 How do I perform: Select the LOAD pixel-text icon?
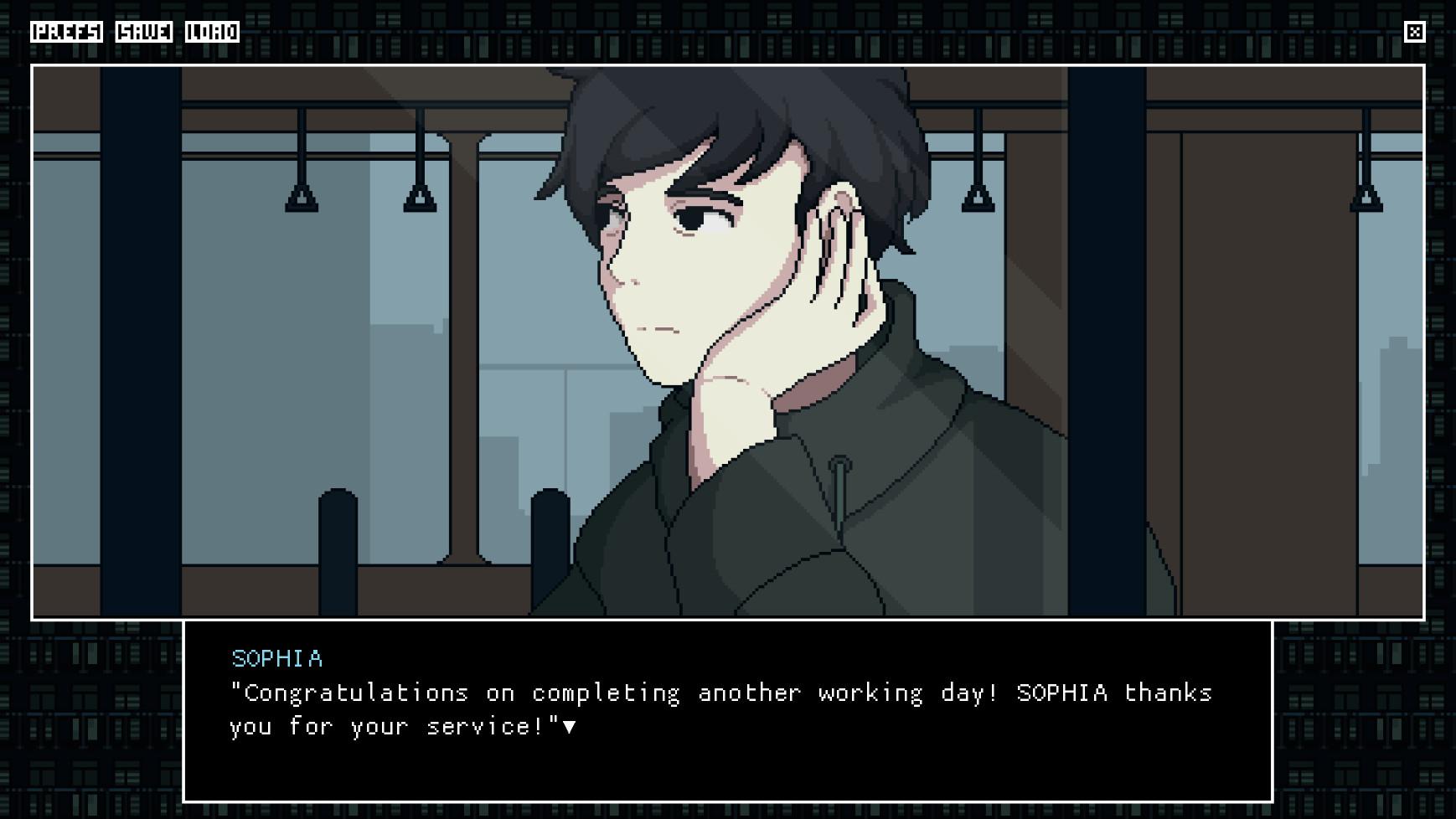click(x=212, y=33)
